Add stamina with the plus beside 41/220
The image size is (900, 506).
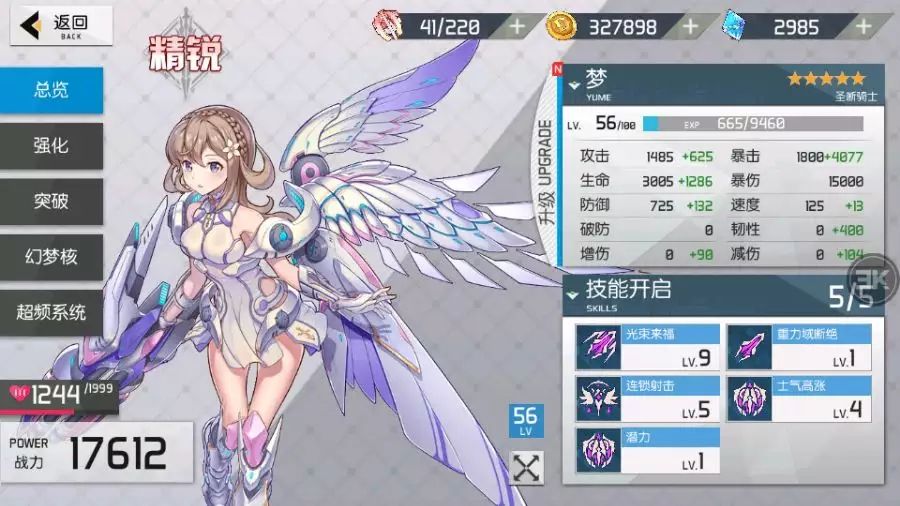coord(517,26)
